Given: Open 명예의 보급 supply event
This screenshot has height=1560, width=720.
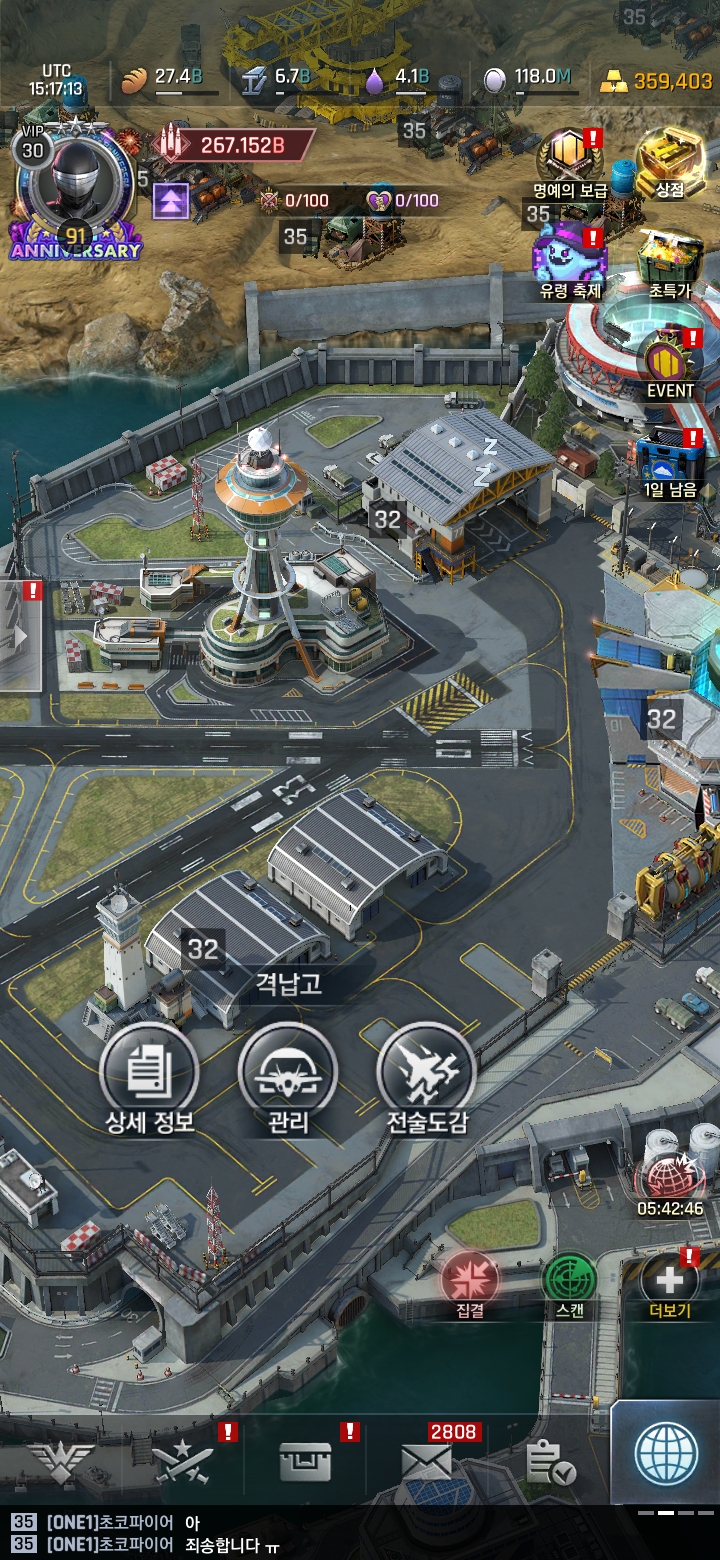Looking at the screenshot, I should pos(570,157).
